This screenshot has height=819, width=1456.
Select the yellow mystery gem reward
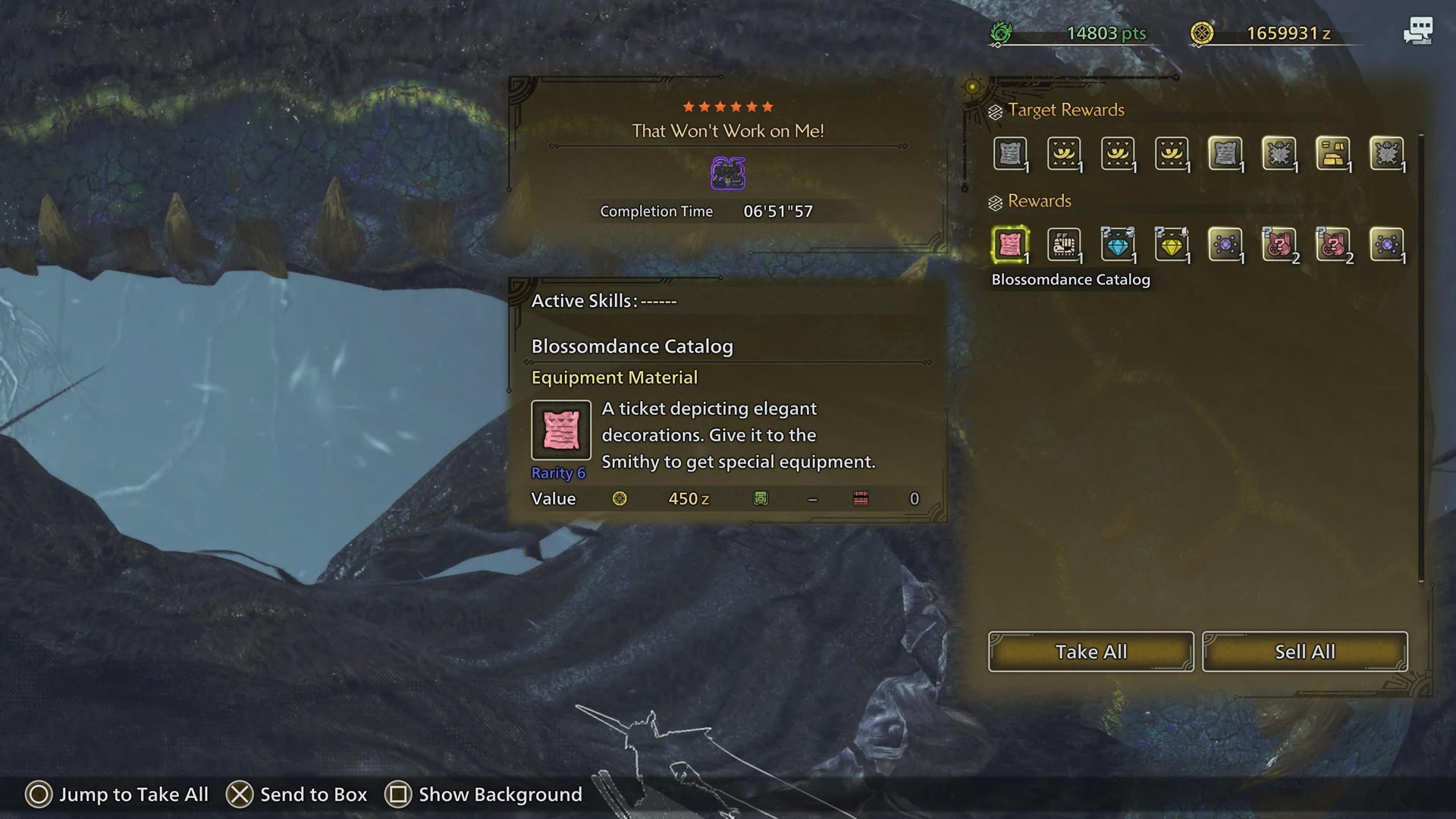point(1172,244)
